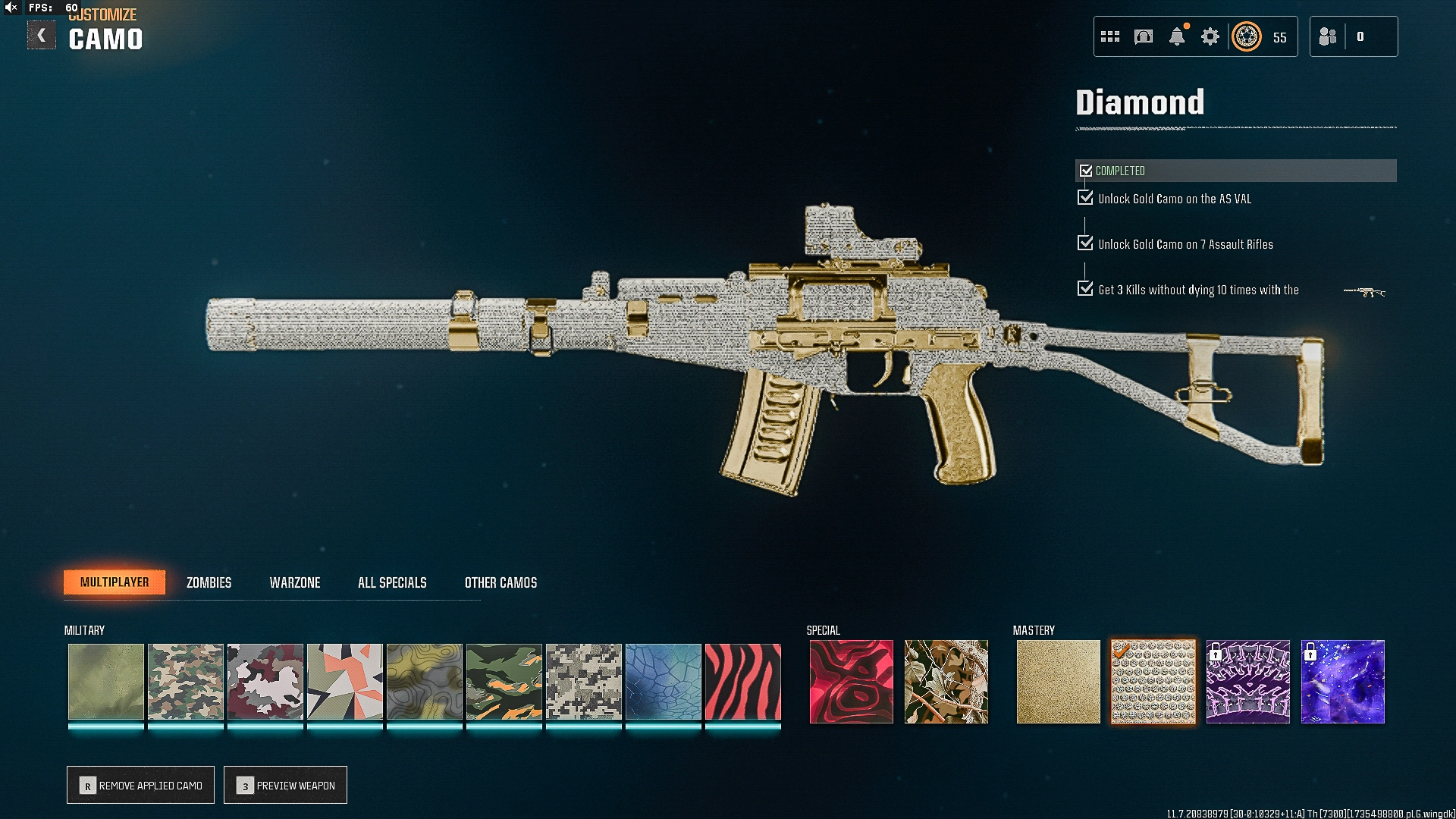The height and width of the screenshot is (819, 1456).
Task: Choose the blue cracked scale camo
Action: [663, 682]
